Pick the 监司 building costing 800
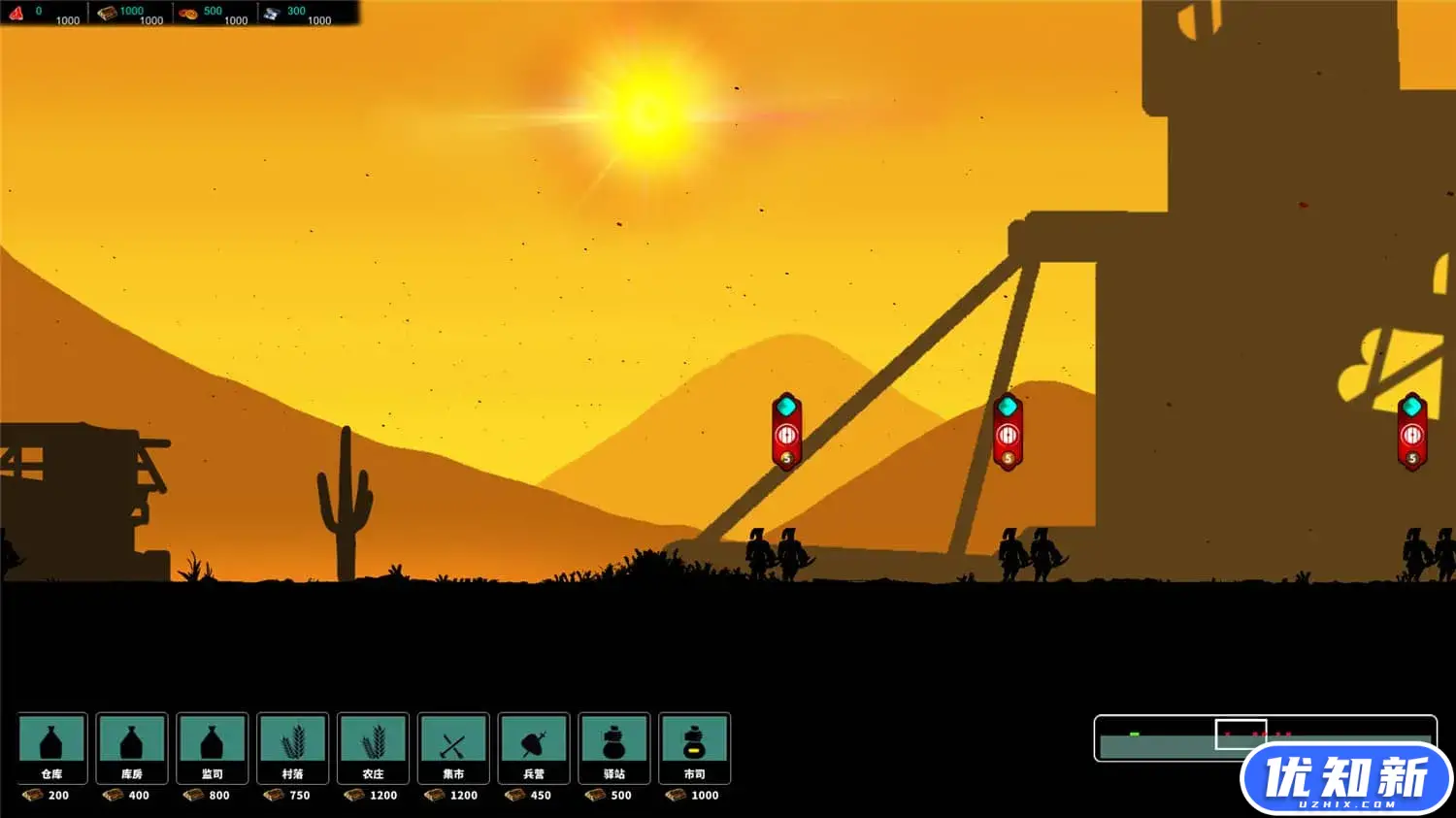Image resolution: width=1456 pixels, height=818 pixels. point(213,747)
